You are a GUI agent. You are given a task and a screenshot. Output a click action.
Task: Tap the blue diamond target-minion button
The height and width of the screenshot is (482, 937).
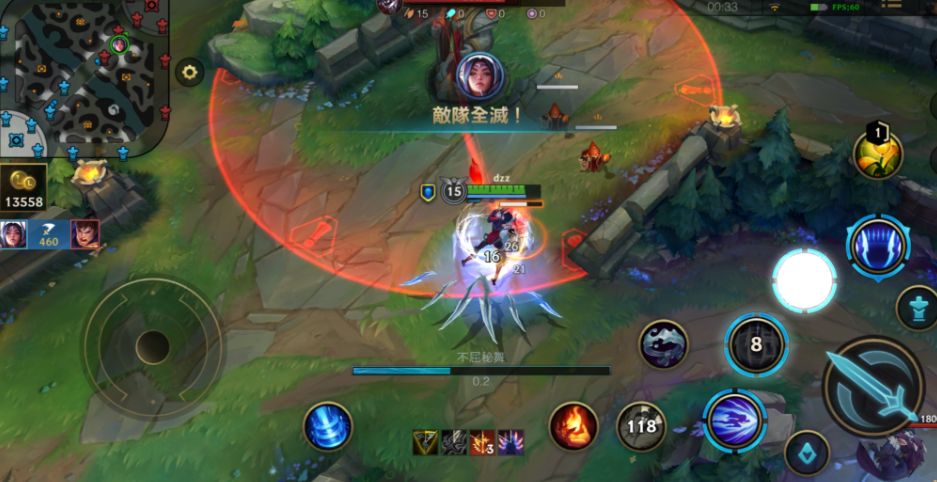(x=806, y=453)
